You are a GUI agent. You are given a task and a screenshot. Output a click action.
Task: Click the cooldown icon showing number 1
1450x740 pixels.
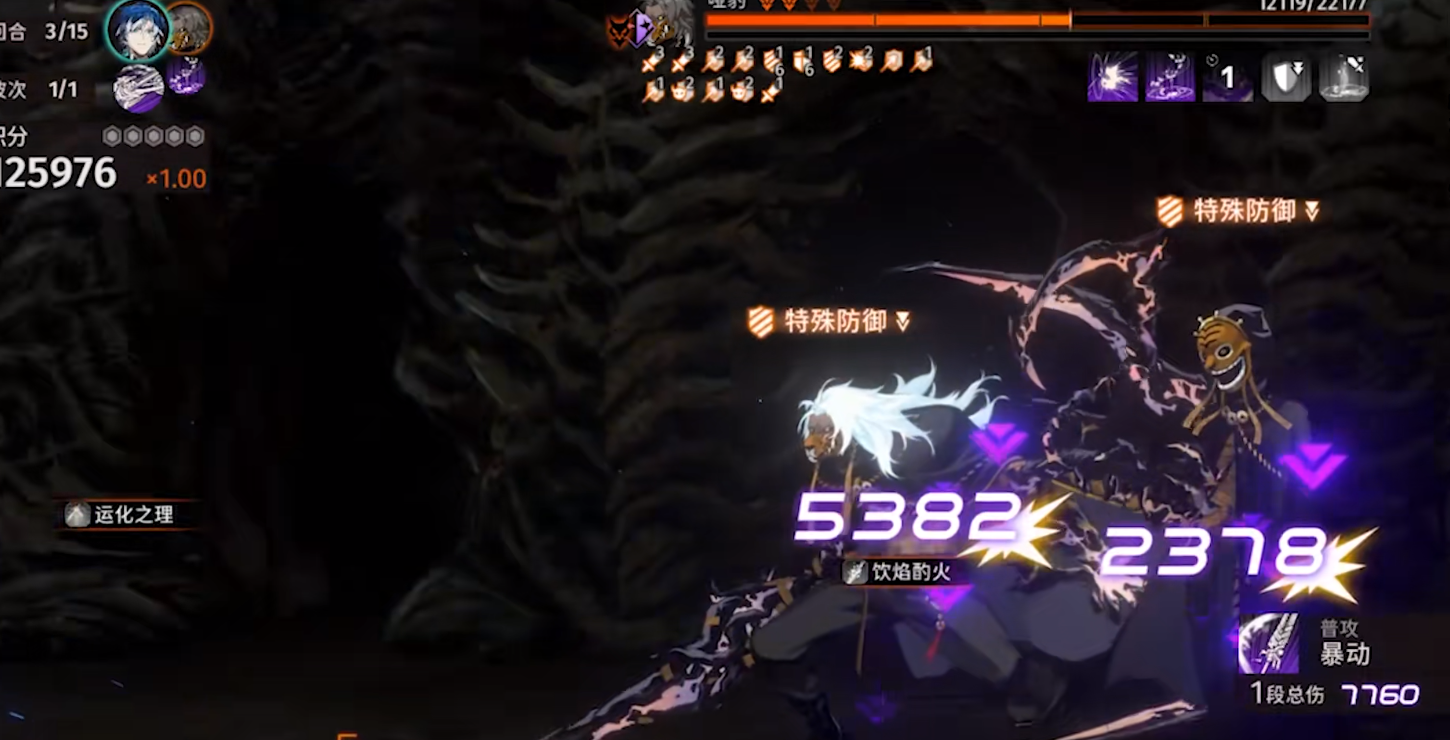tap(1228, 77)
